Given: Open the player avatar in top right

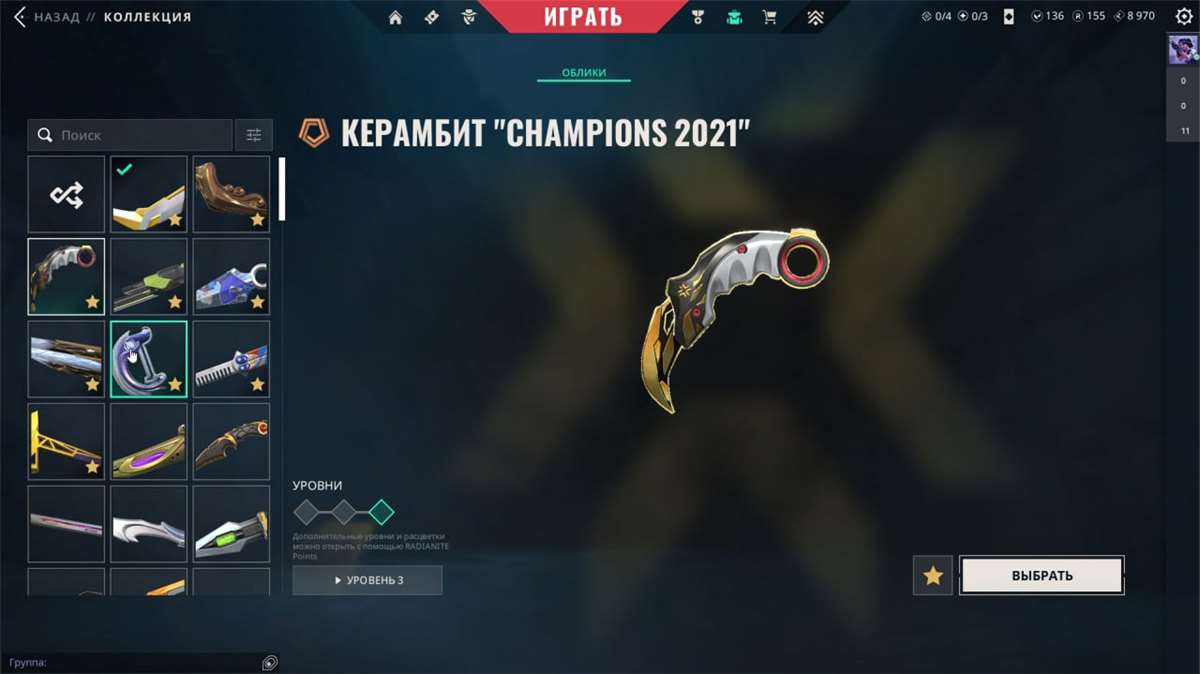Looking at the screenshot, I should 1183,51.
